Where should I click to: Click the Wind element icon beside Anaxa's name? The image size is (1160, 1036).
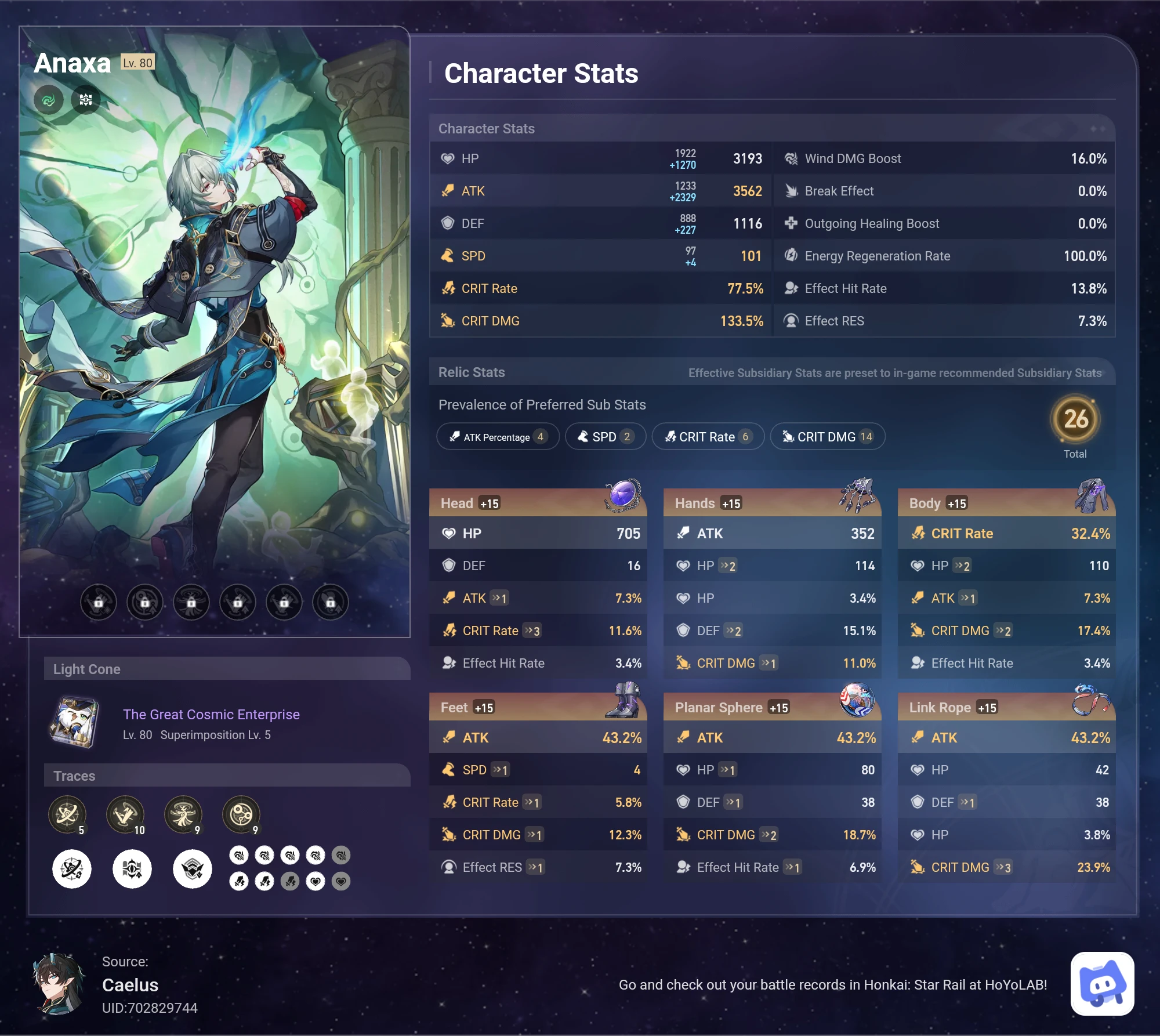(x=49, y=100)
